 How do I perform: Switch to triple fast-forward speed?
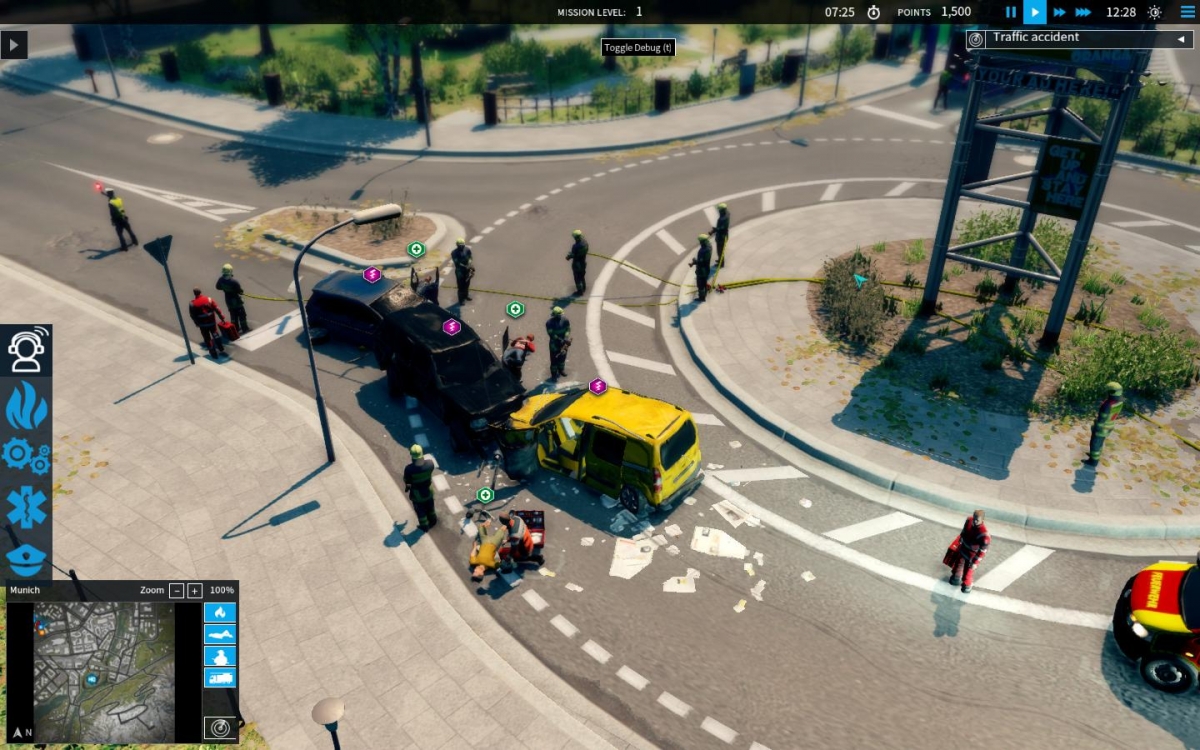click(x=1085, y=12)
